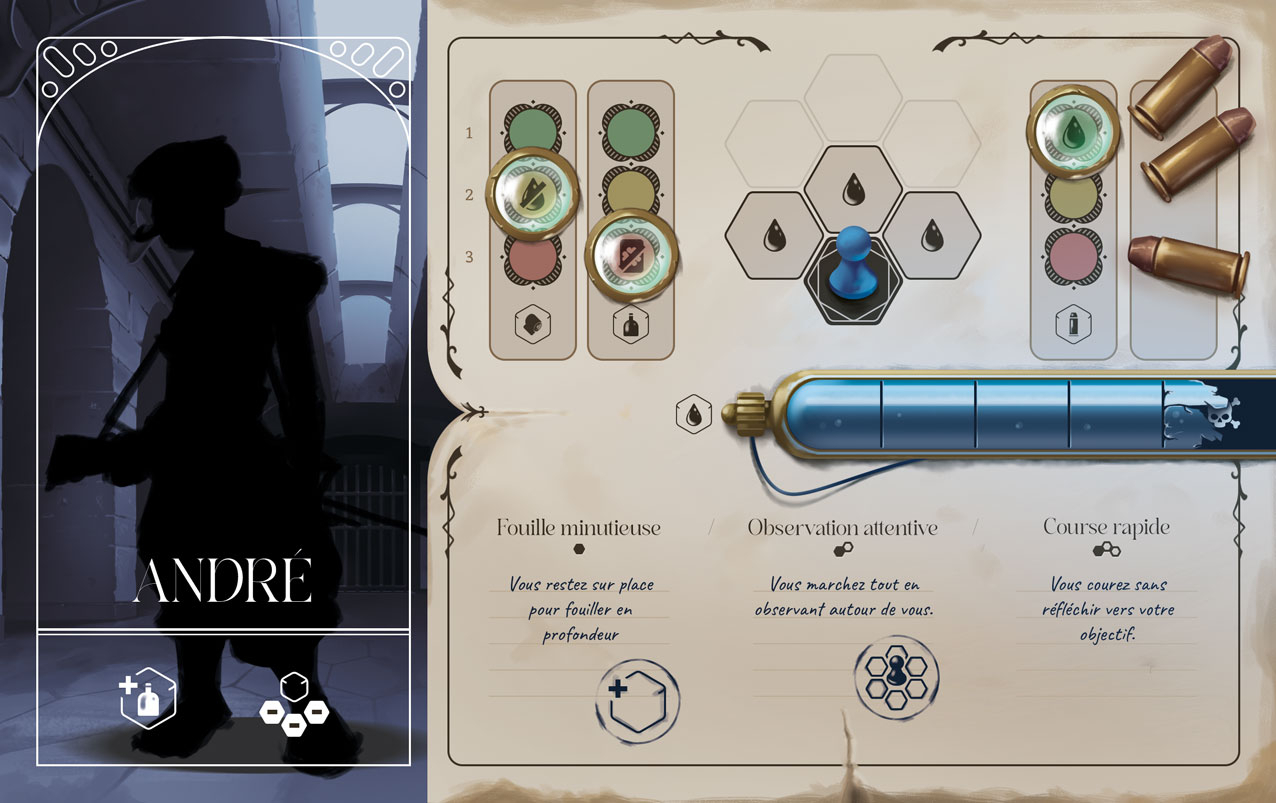
Task: Choose the Fouille minutieuse action
Action: tap(578, 528)
